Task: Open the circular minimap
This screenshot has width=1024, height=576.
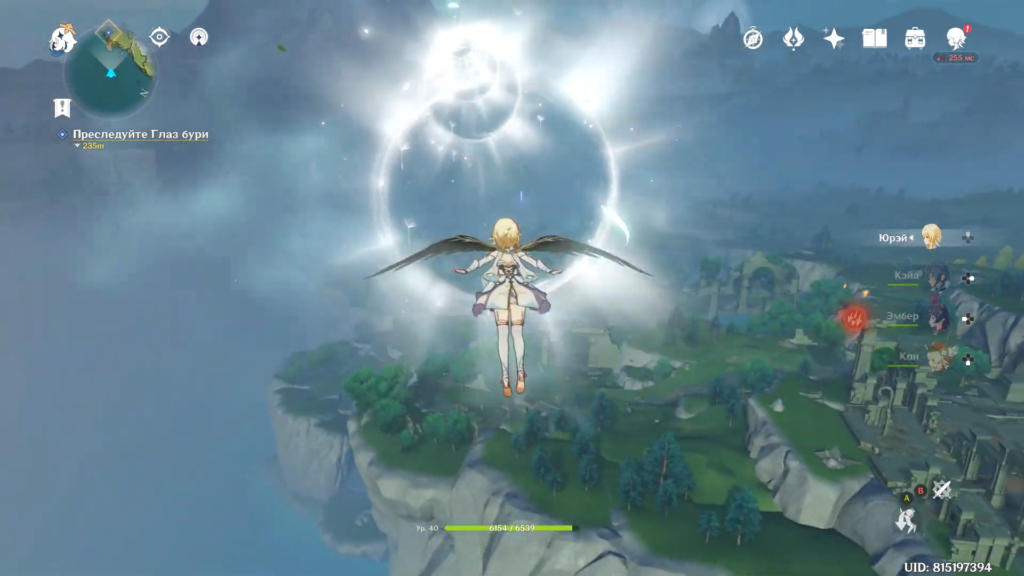Action: point(110,75)
